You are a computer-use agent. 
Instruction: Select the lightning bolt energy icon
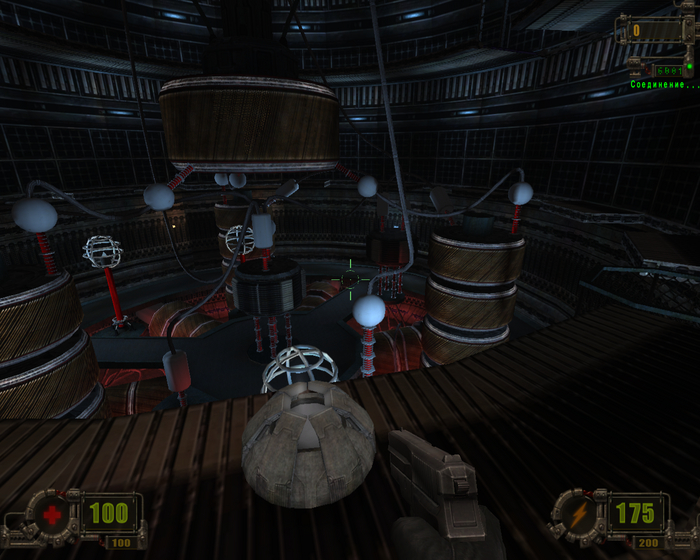click(581, 515)
